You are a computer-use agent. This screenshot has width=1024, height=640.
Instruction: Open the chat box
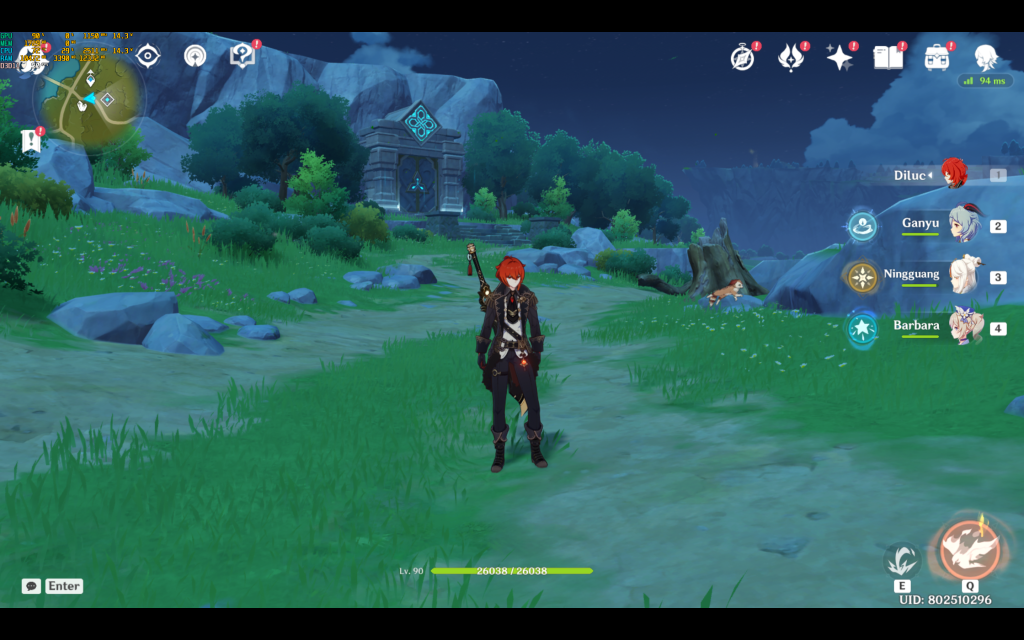(x=32, y=586)
